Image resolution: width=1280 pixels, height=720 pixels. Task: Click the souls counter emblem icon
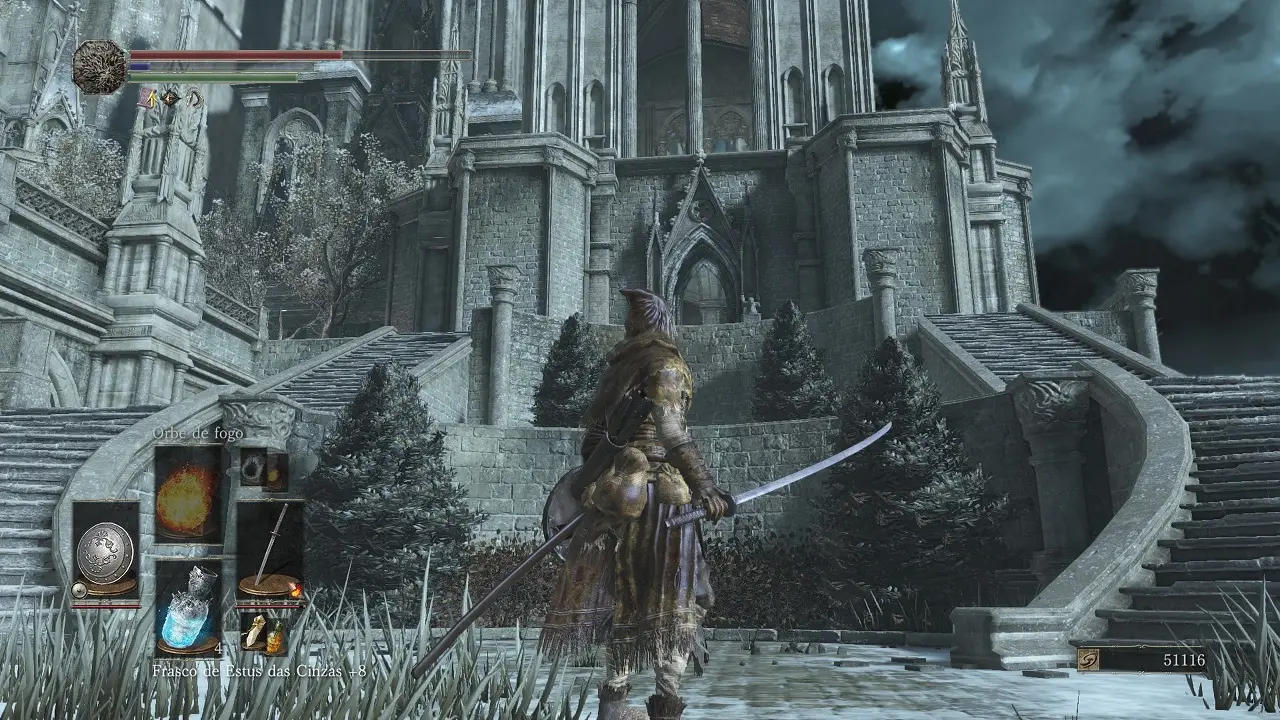(1088, 660)
